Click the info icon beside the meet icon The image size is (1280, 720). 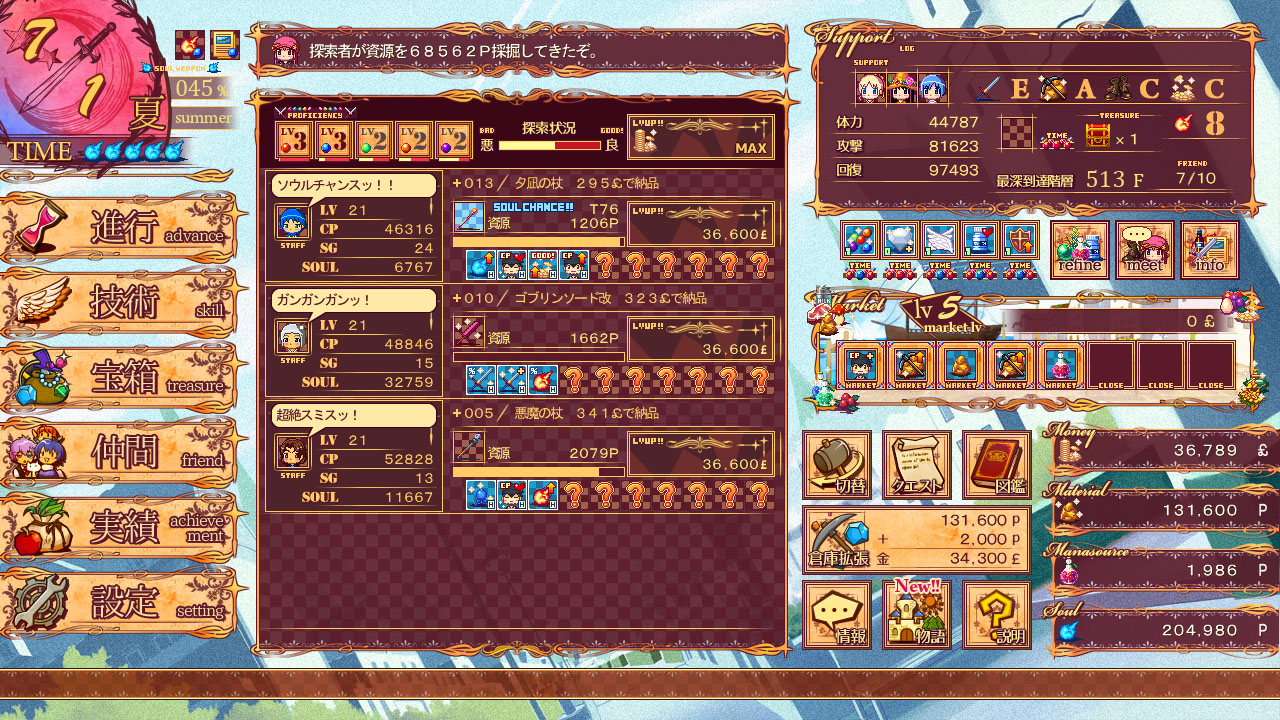coord(1210,248)
